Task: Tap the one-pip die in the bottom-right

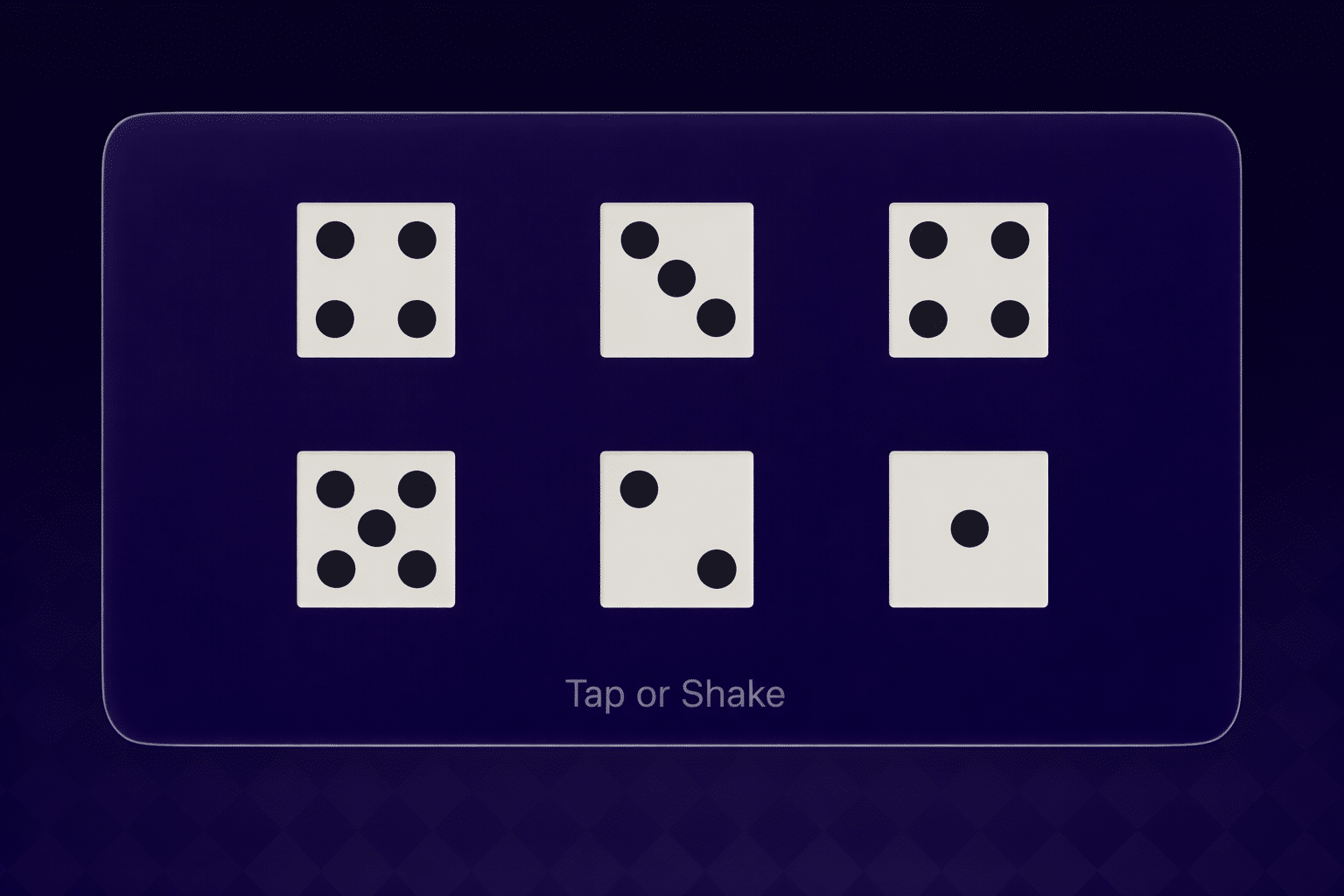Action: coord(967,527)
